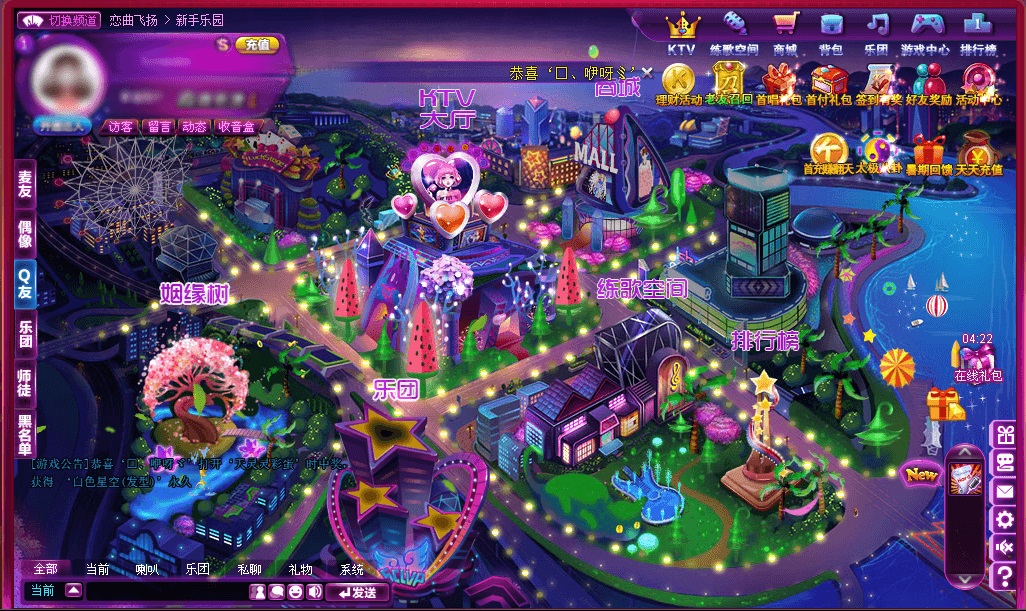Switch chat to the 系统 system tab

(351, 569)
